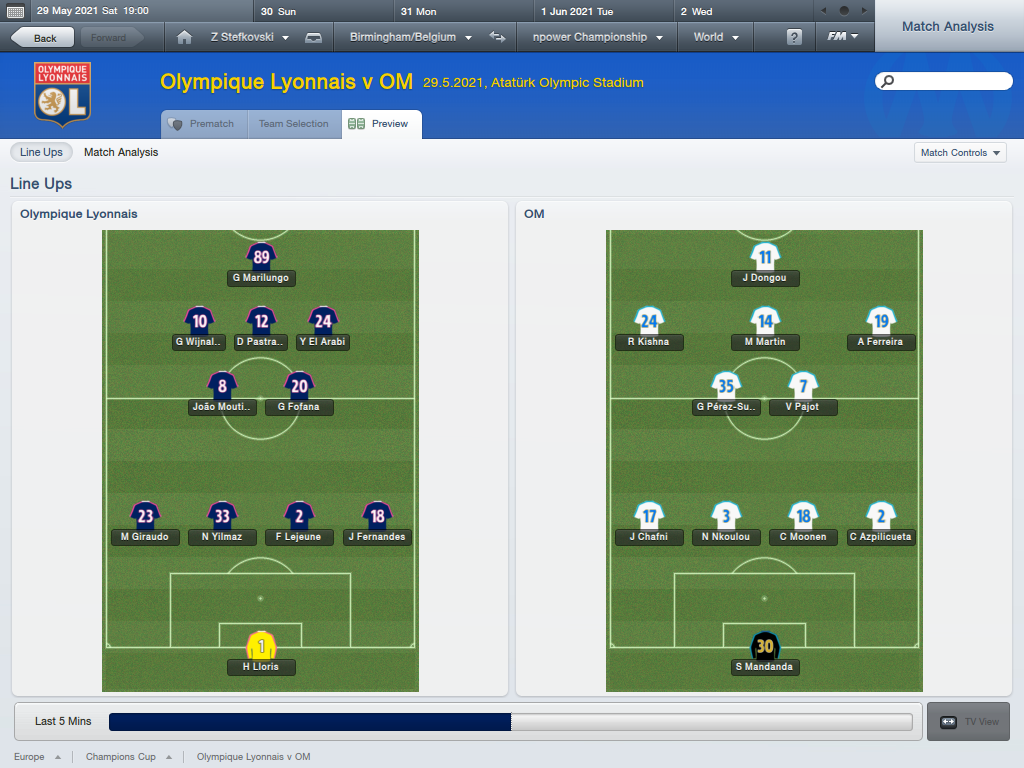
Task: Open the Birmingham/Belgium club menu
Action: [x=410, y=37]
